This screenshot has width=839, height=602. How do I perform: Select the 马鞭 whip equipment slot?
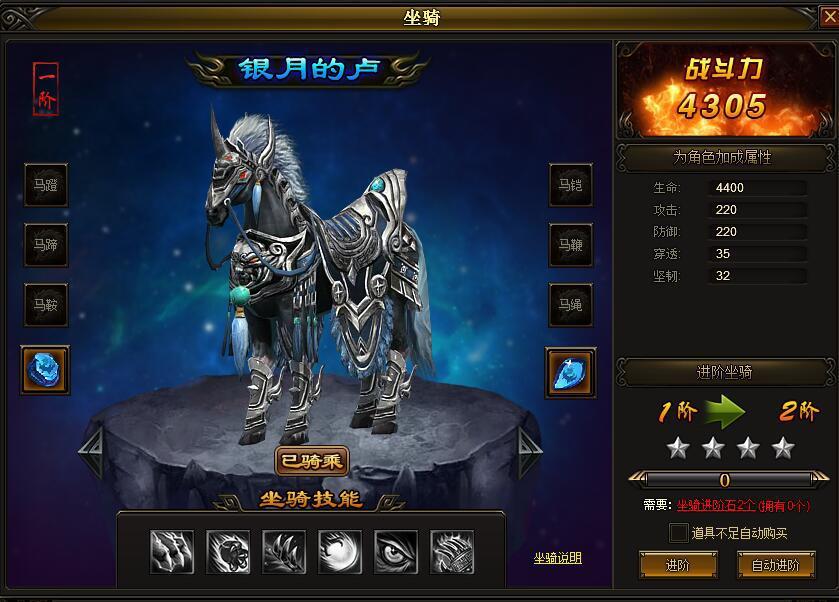570,245
